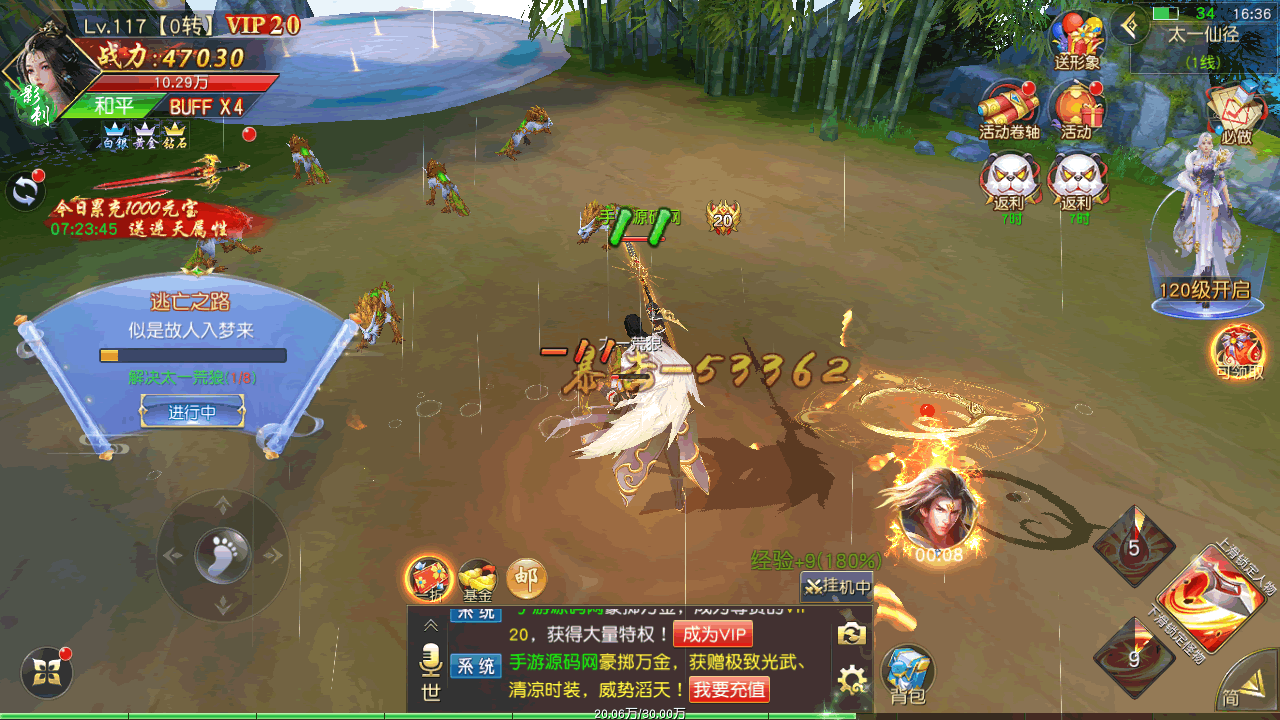Viewport: 1280px width, 720px height.
Task: Click the 我要充值 recharge button
Action: tap(729, 688)
